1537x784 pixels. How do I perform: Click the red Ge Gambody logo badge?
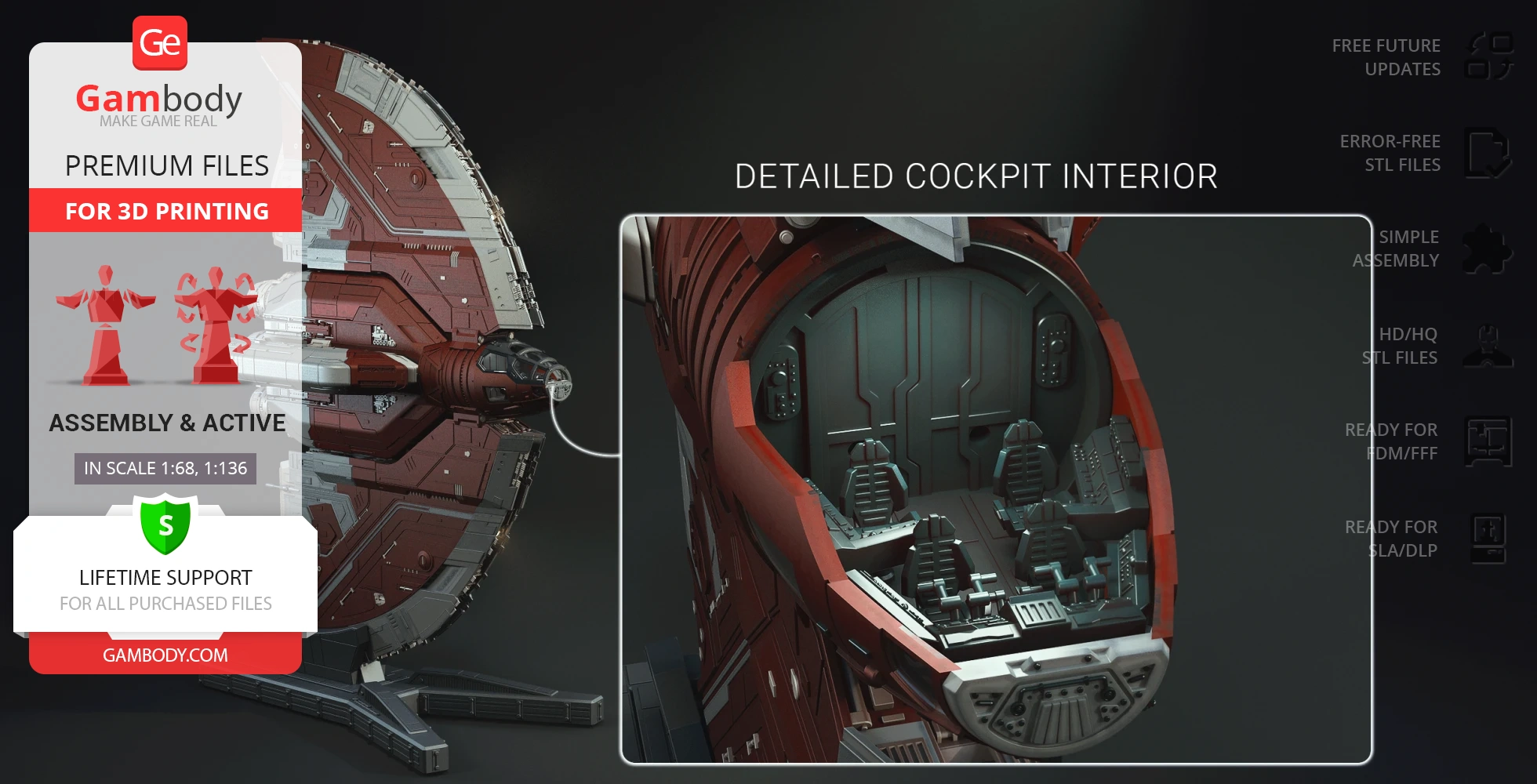click(160, 43)
